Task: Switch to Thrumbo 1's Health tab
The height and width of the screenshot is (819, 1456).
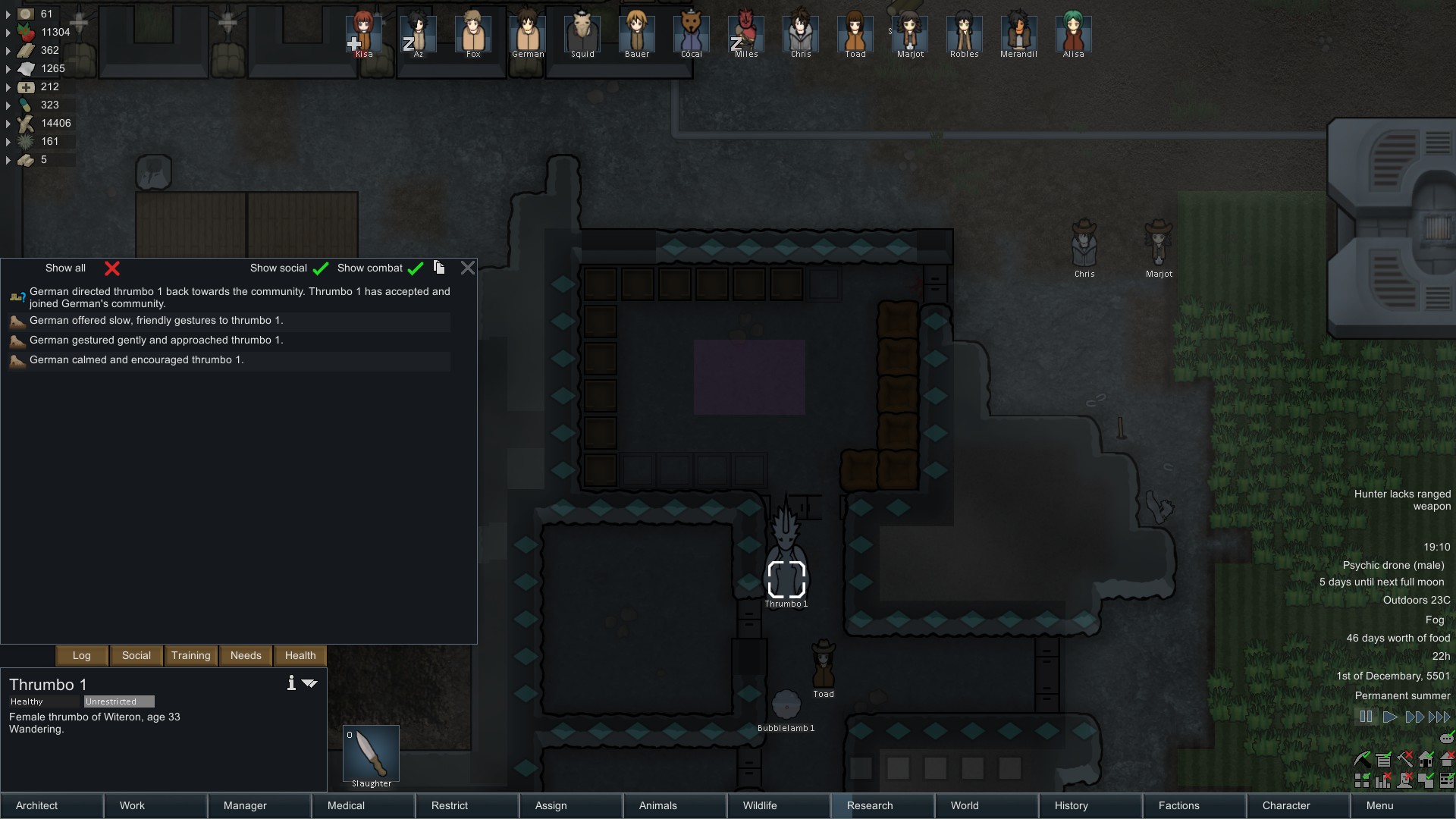Action: [x=300, y=655]
